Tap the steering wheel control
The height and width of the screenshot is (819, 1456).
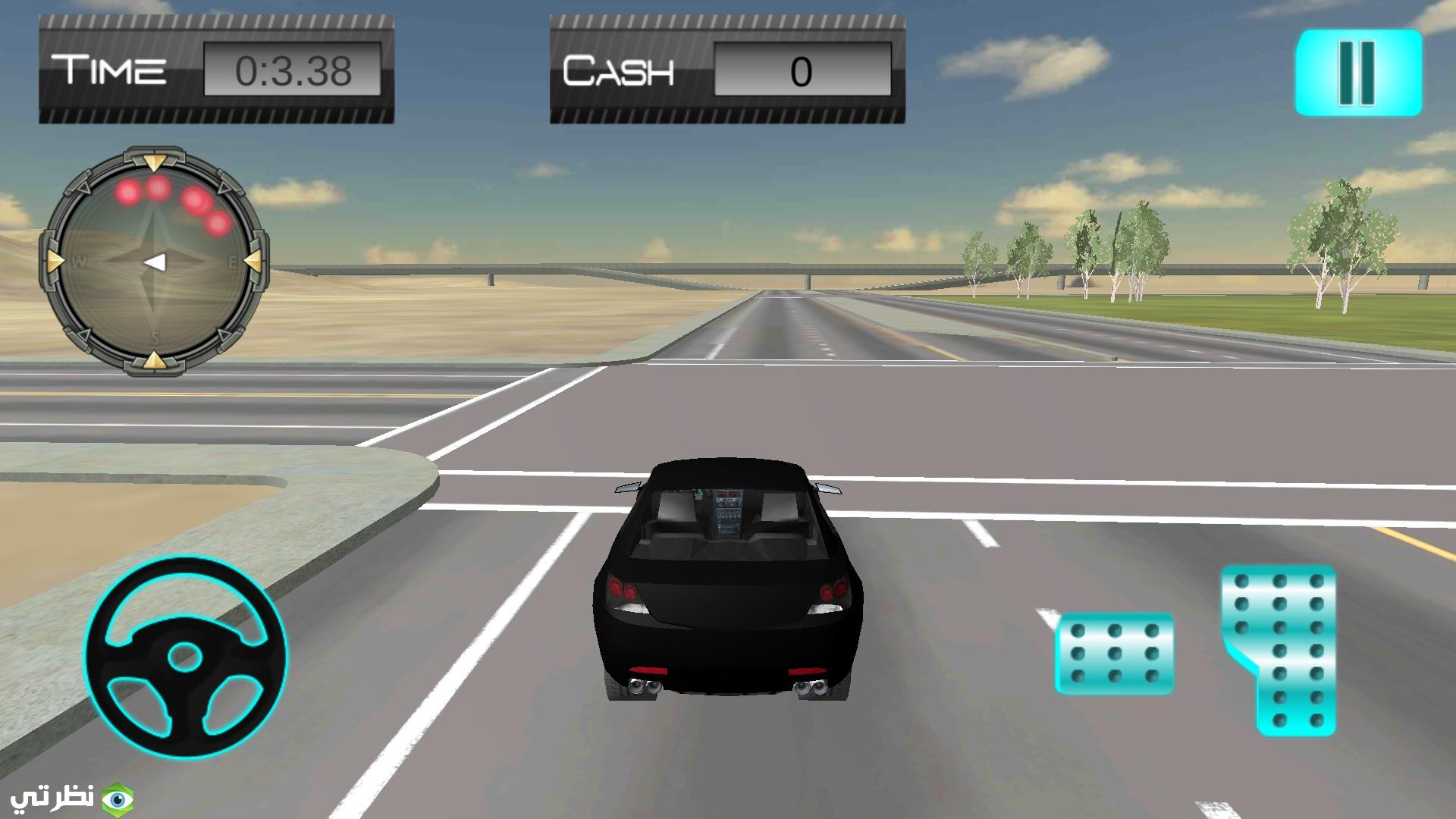point(185,657)
